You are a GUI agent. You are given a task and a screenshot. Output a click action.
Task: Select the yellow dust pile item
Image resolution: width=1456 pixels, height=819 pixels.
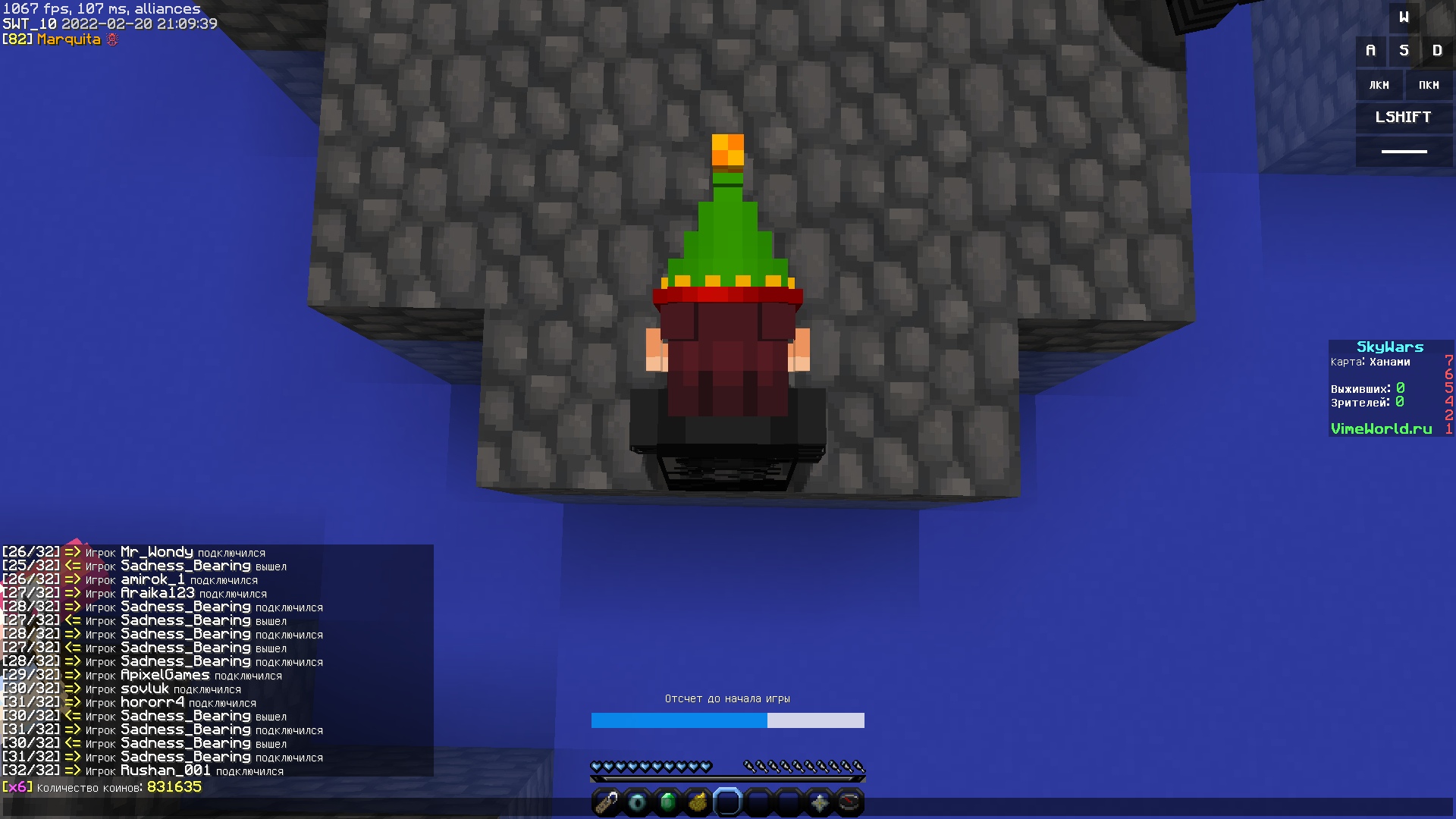point(698,802)
